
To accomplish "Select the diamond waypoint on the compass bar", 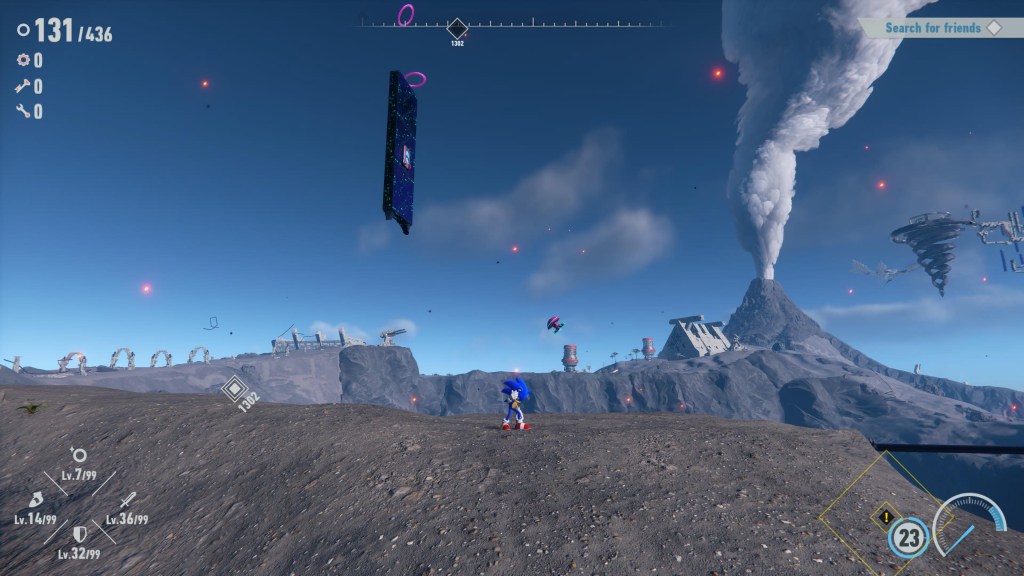I will 457,28.
